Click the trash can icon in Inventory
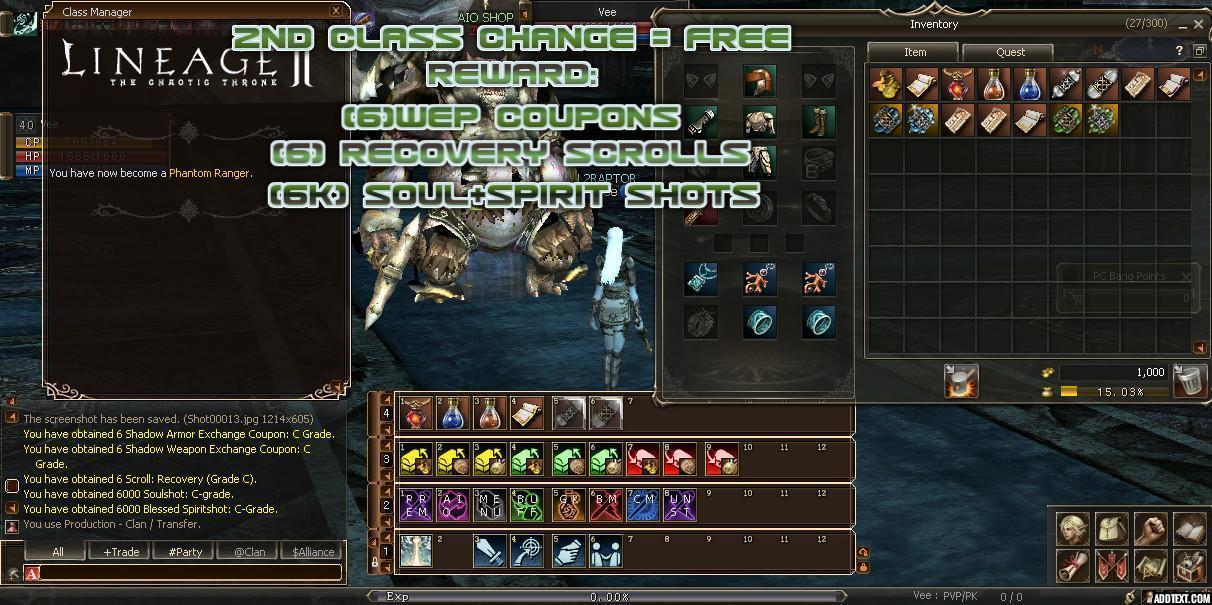The width and height of the screenshot is (1212, 605). (x=1190, y=380)
